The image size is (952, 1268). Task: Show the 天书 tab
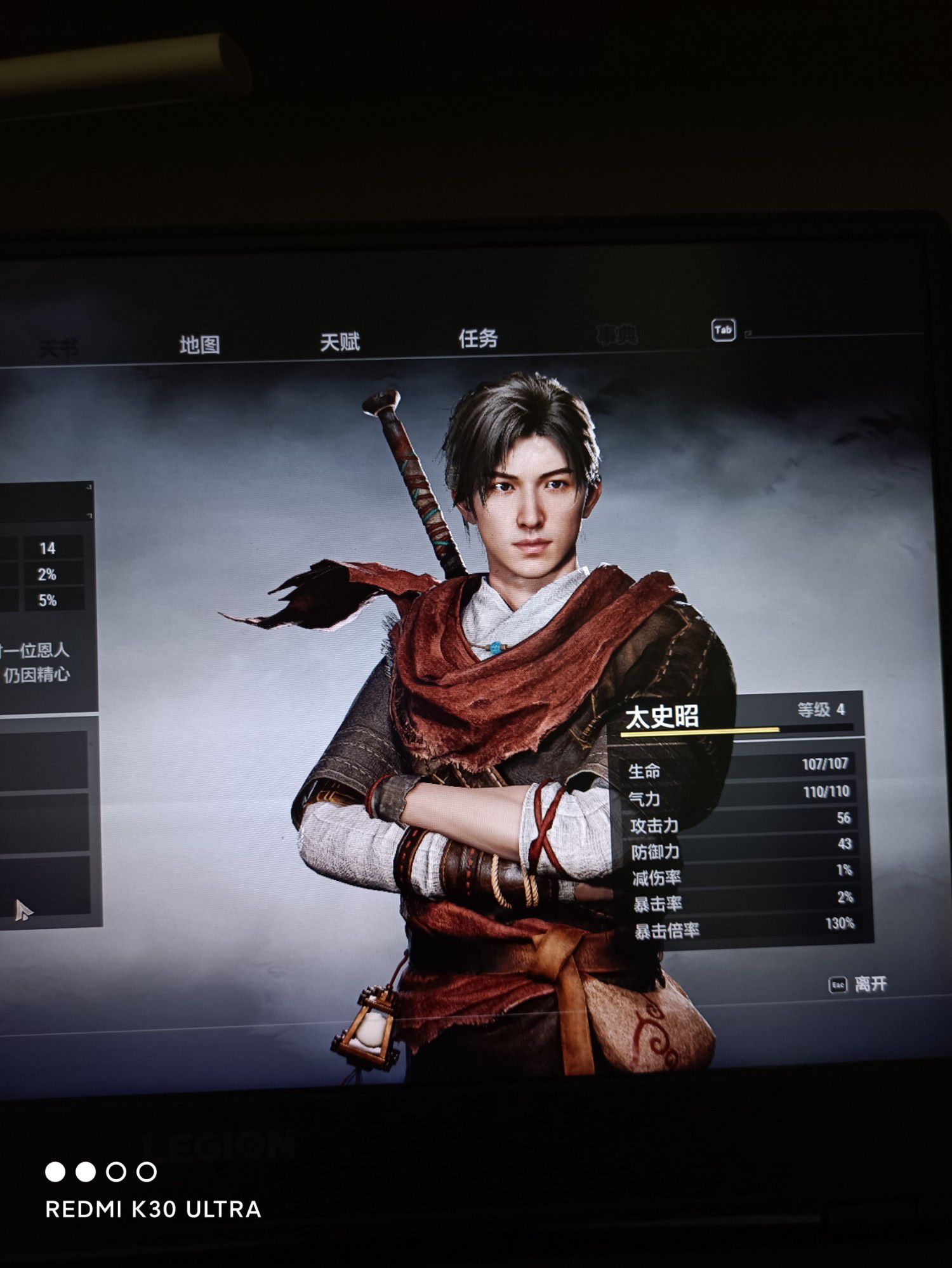(58, 348)
